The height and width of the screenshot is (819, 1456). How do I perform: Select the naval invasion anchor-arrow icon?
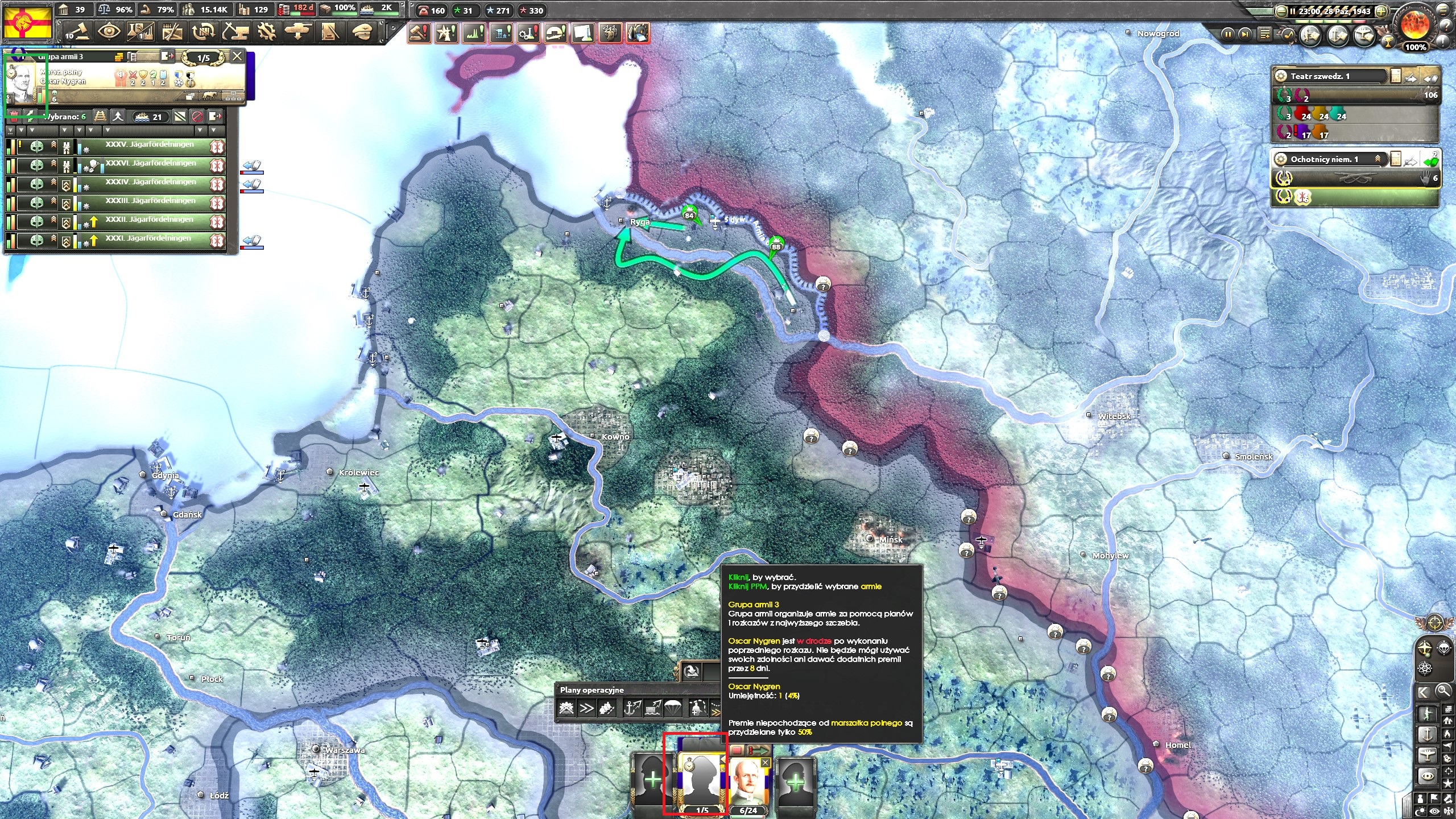click(x=632, y=709)
